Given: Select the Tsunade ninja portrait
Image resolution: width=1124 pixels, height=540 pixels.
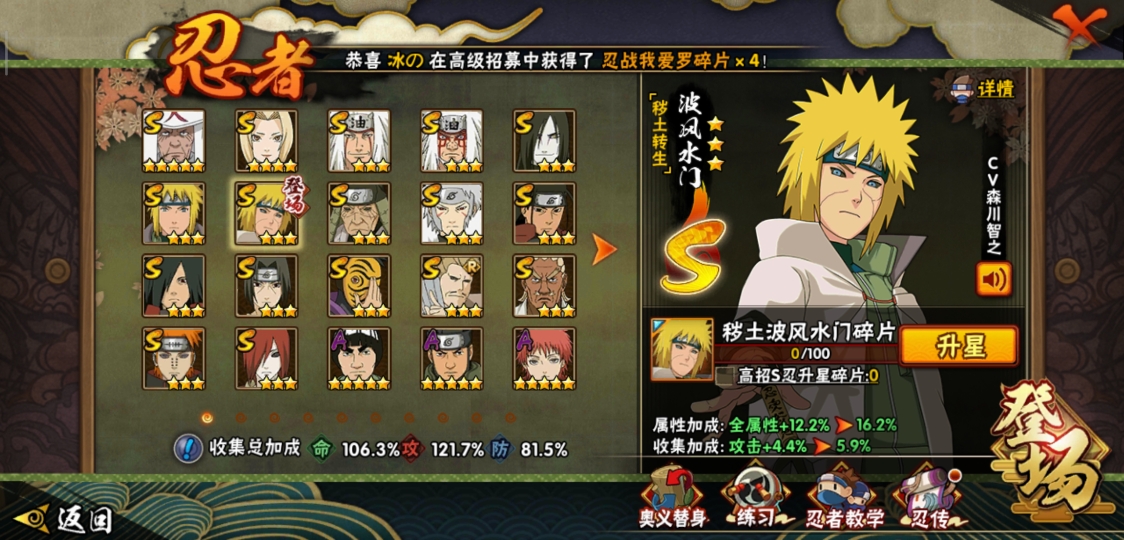Looking at the screenshot, I should pyautogui.click(x=266, y=141).
